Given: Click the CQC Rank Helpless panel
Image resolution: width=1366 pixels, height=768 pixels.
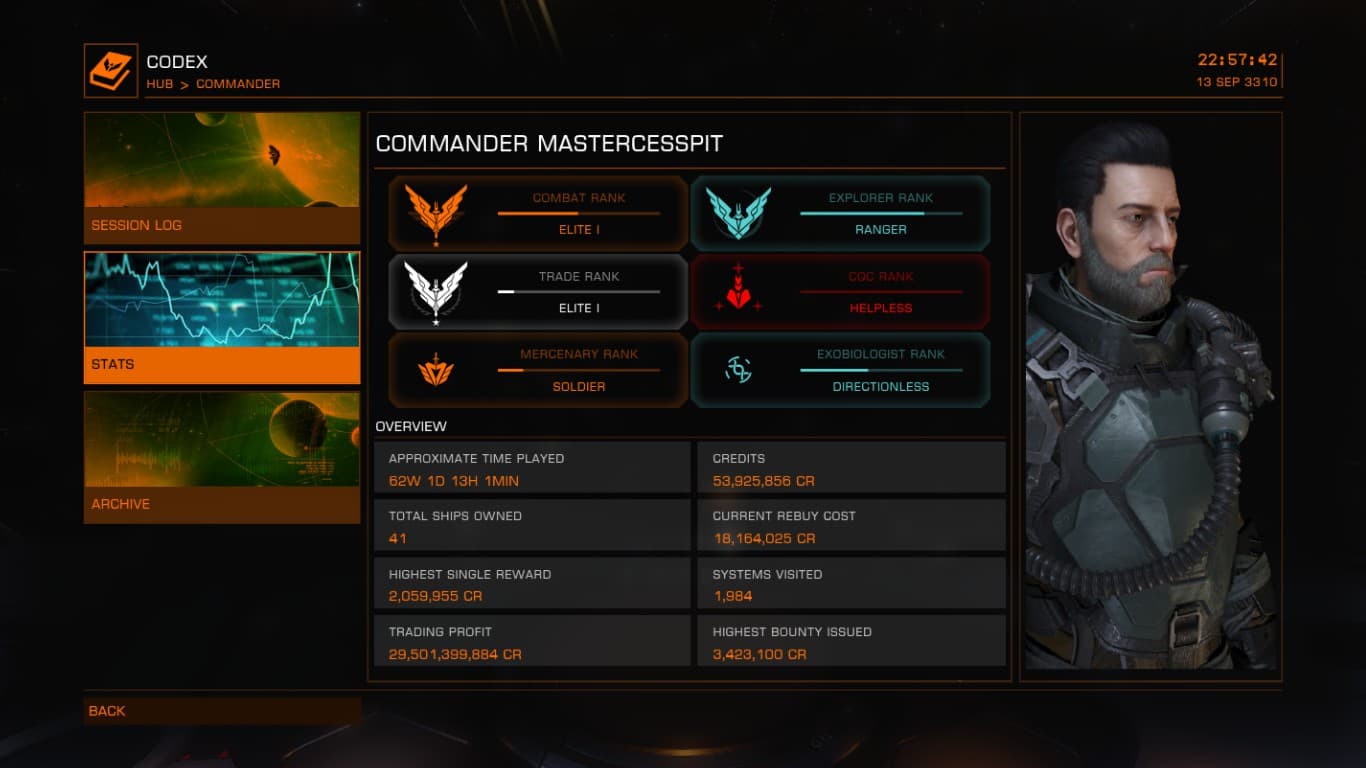Looking at the screenshot, I should point(840,292).
